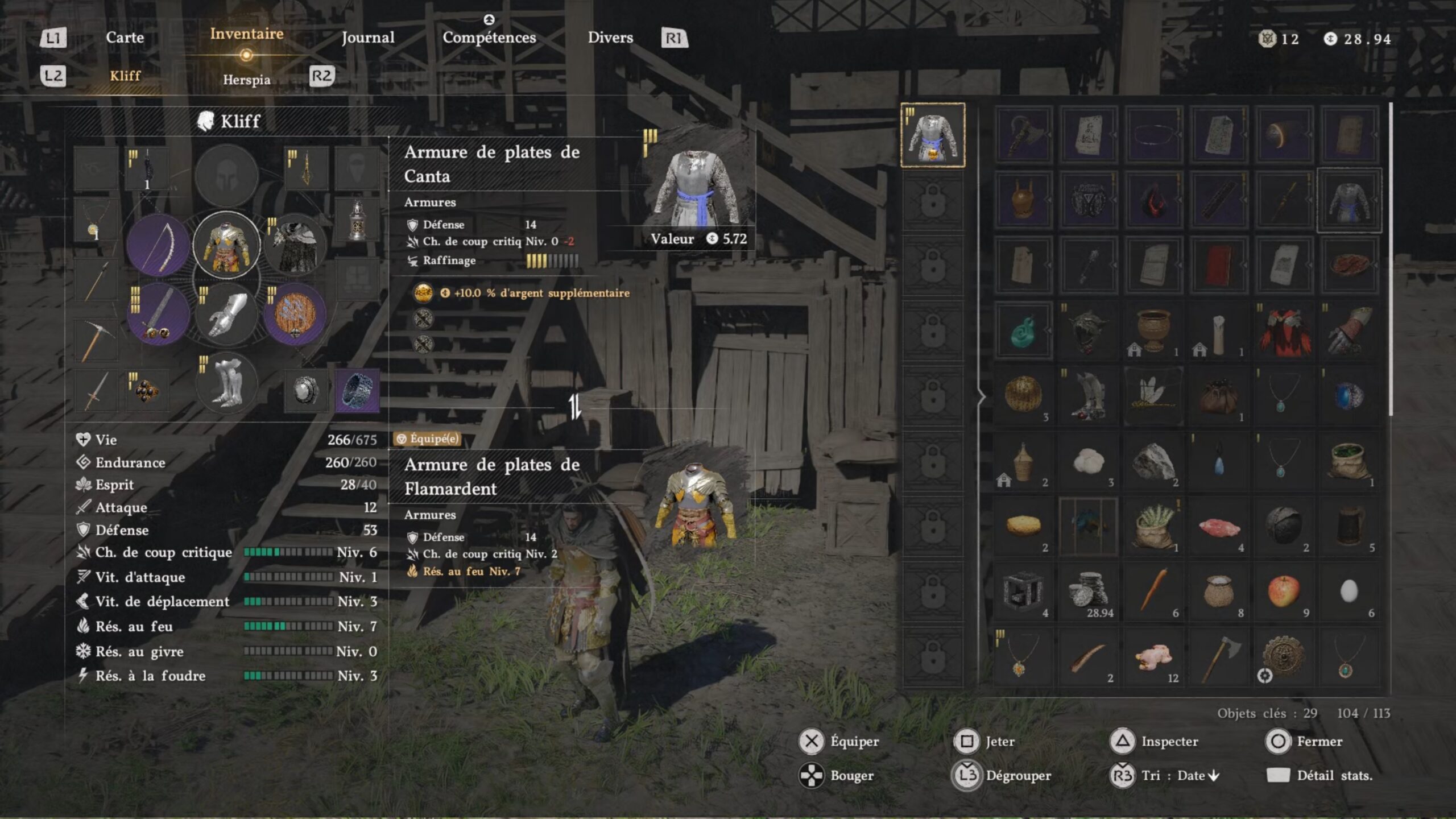This screenshot has height=819, width=1456.
Task: Select the white egg item
Action: (1349, 591)
